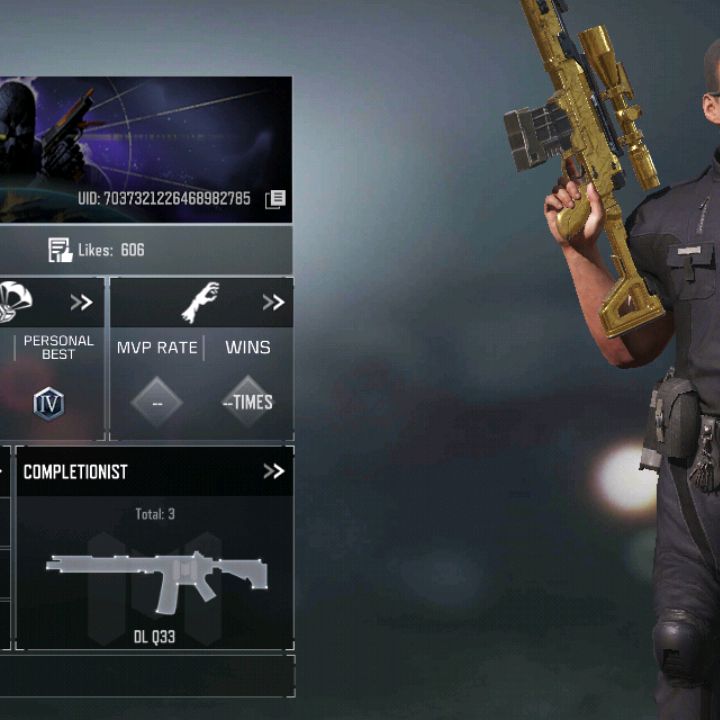Expand the MVP rate and wins panel
The height and width of the screenshot is (720, 720).
click(x=273, y=302)
